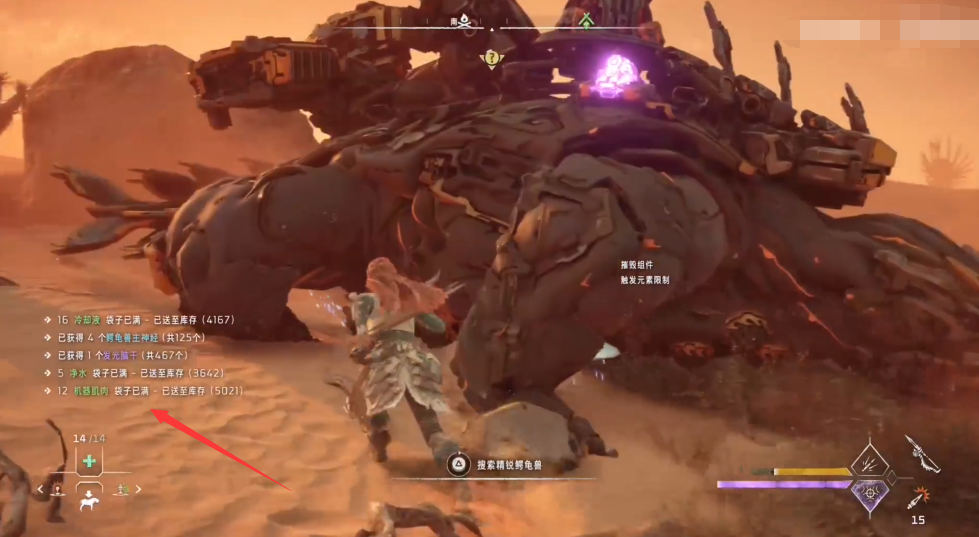Select the green cross healing medicine slot
This screenshot has width=979, height=537.
pos(89,461)
